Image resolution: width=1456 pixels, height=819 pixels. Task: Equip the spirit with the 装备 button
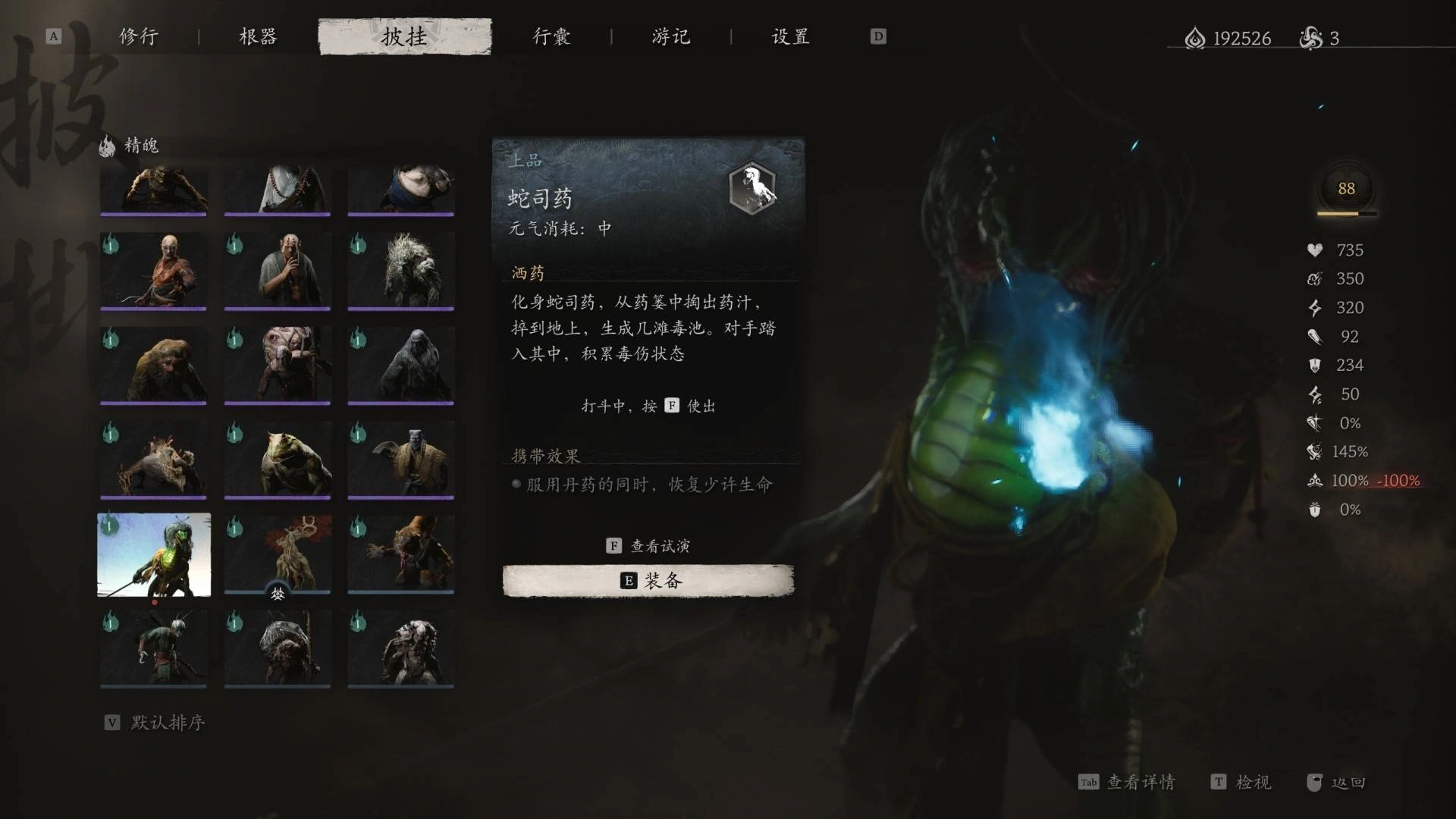648,581
